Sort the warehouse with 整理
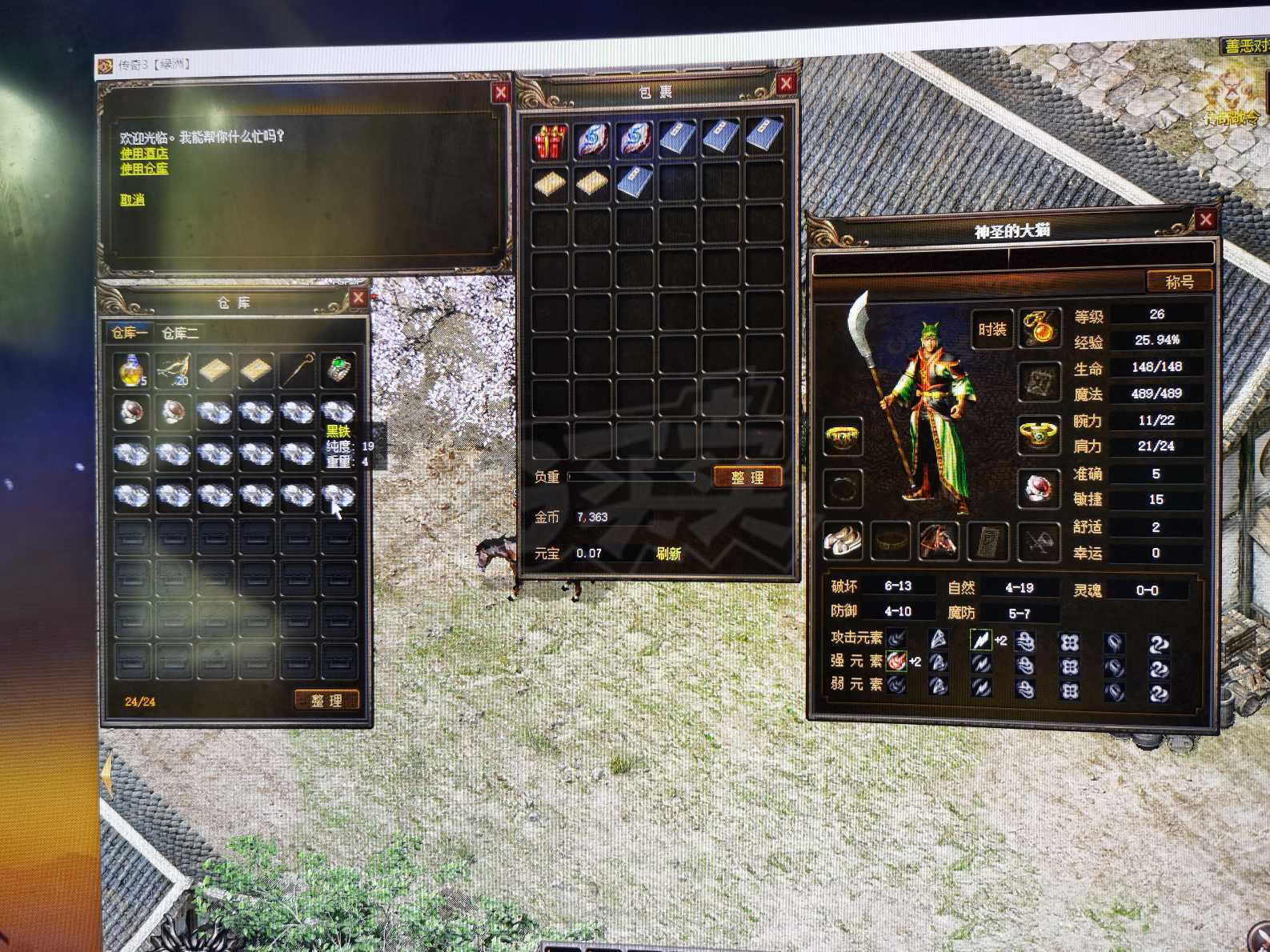Image resolution: width=1270 pixels, height=952 pixels. point(327,700)
